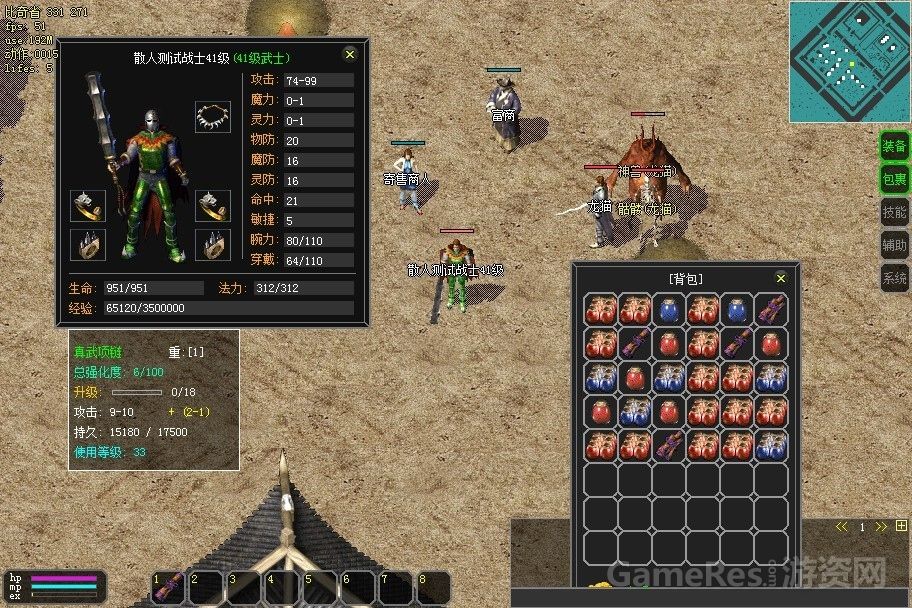912x608 pixels.
Task: Open the 辅助 assist panel
Action: [x=894, y=244]
